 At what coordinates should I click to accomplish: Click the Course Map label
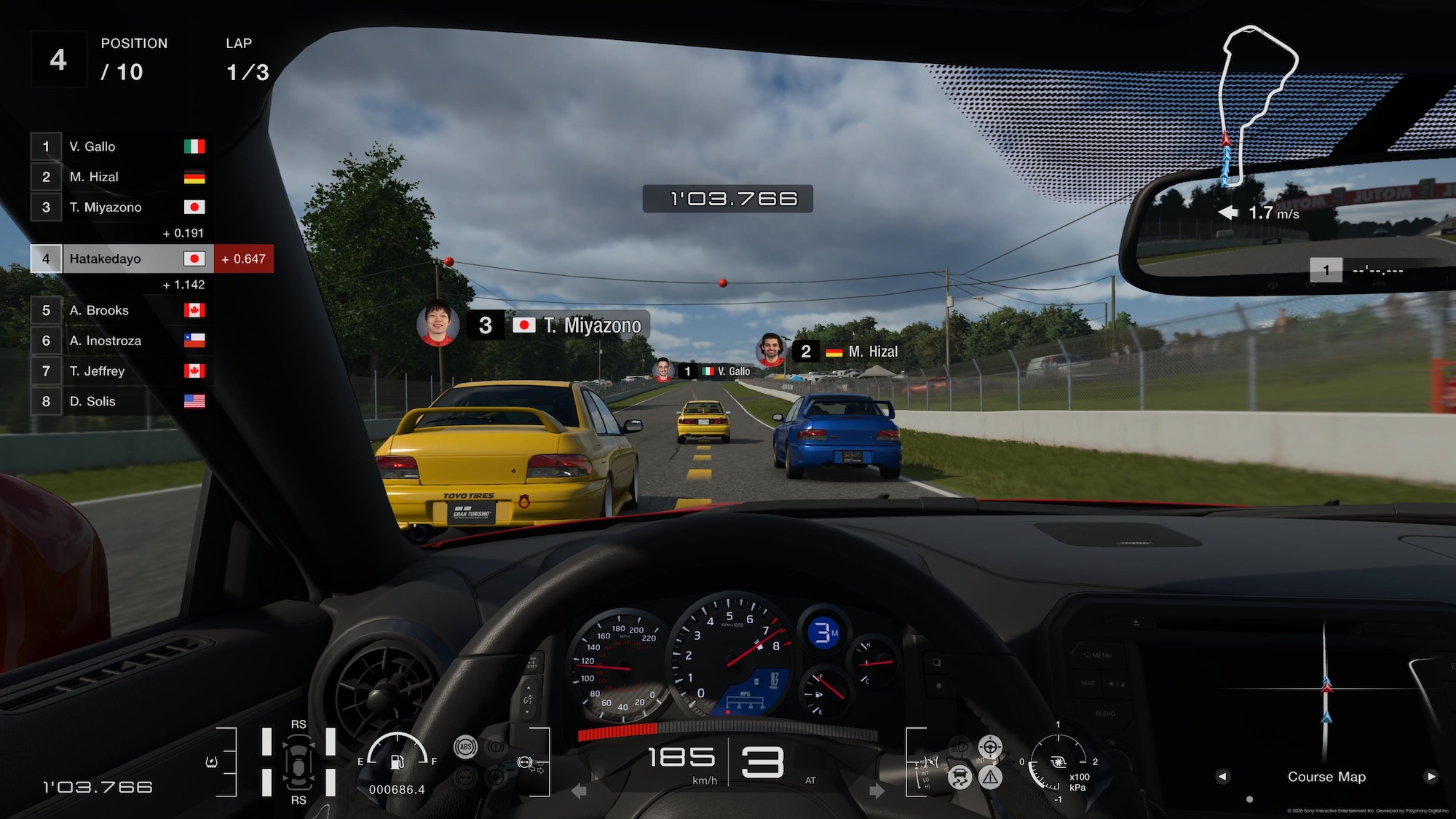click(x=1326, y=777)
